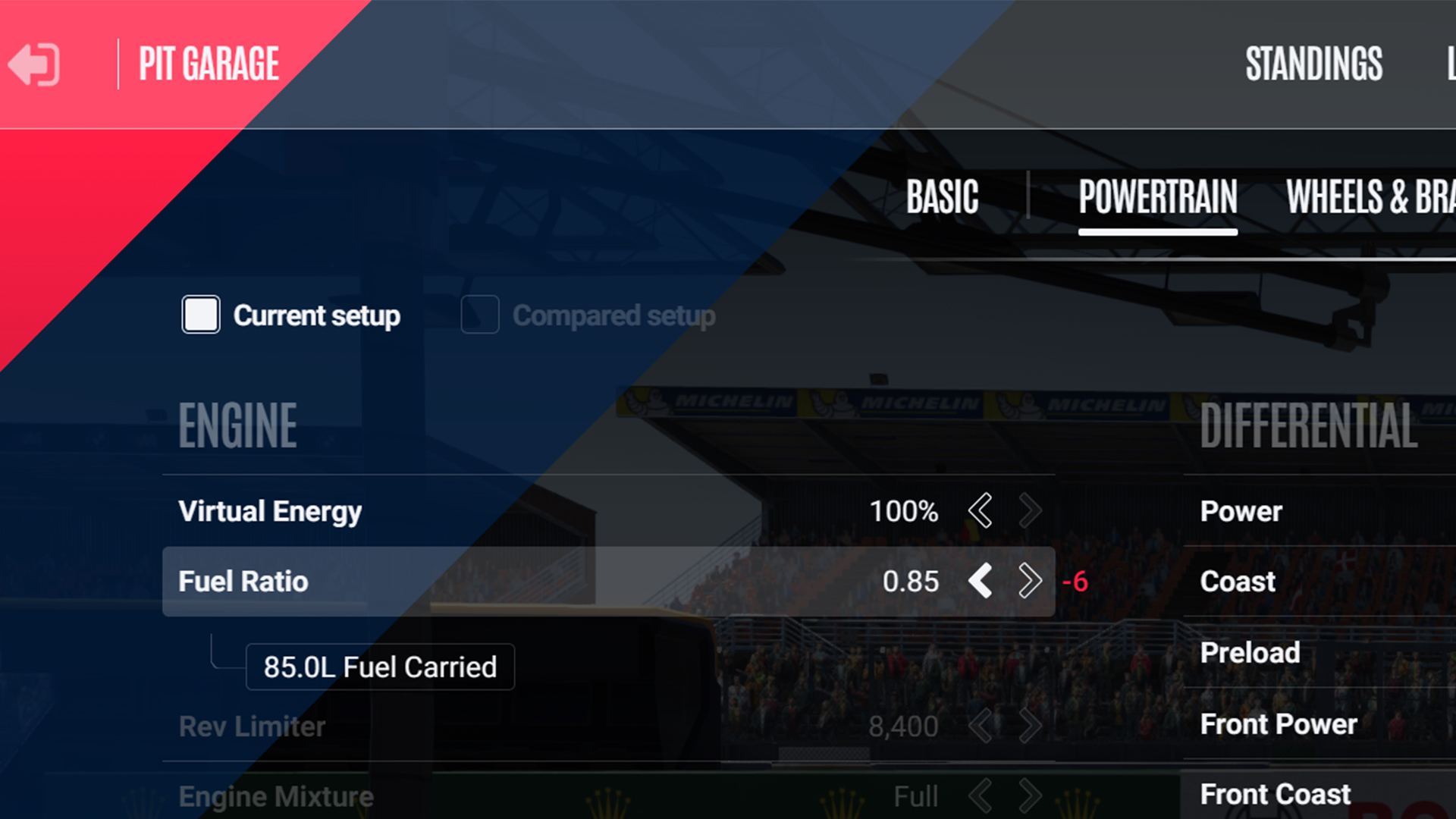Screen dimensions: 1456x819
Task: Increase Fuel Ratio with the right chevron
Action: (1030, 582)
